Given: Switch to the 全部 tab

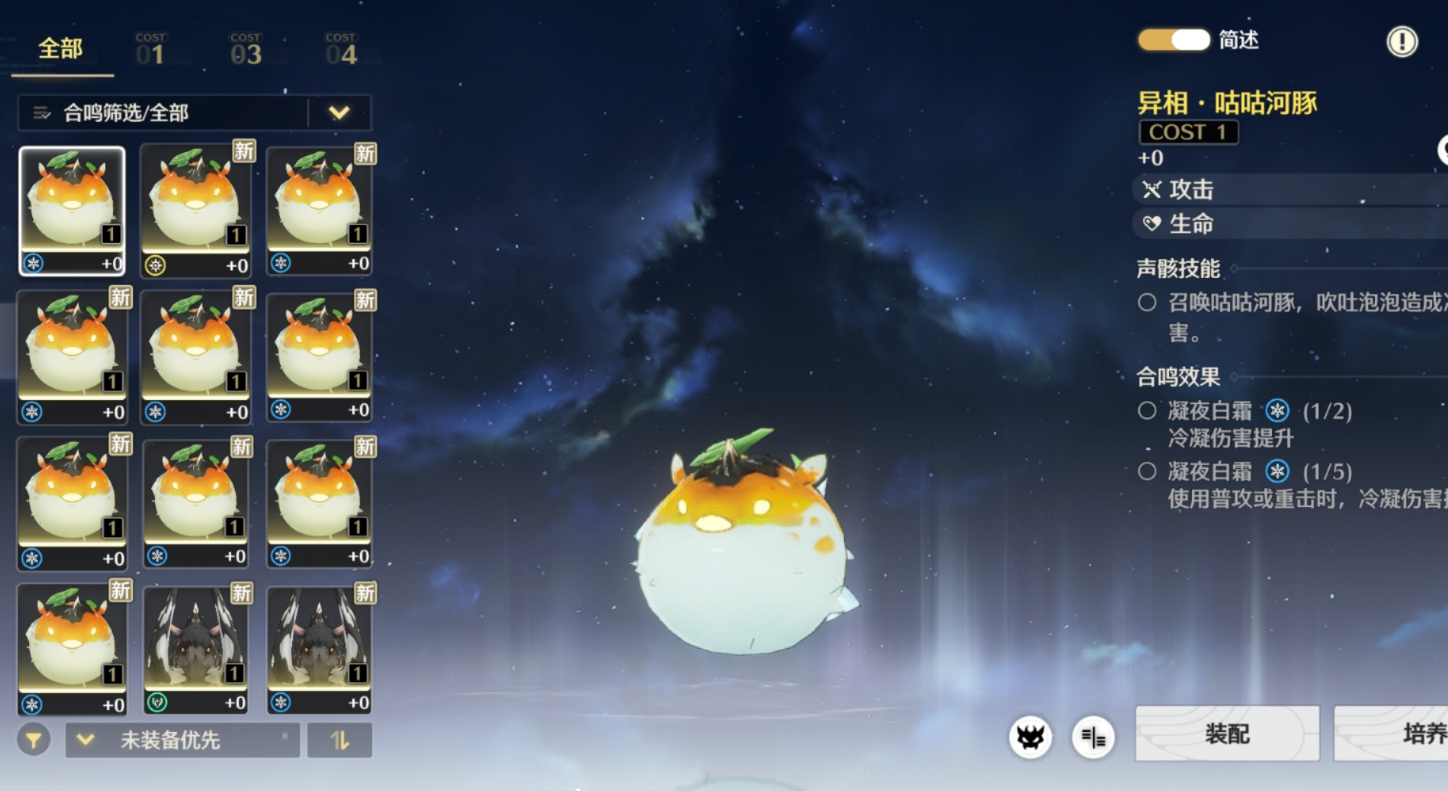Looking at the screenshot, I should 61,49.
